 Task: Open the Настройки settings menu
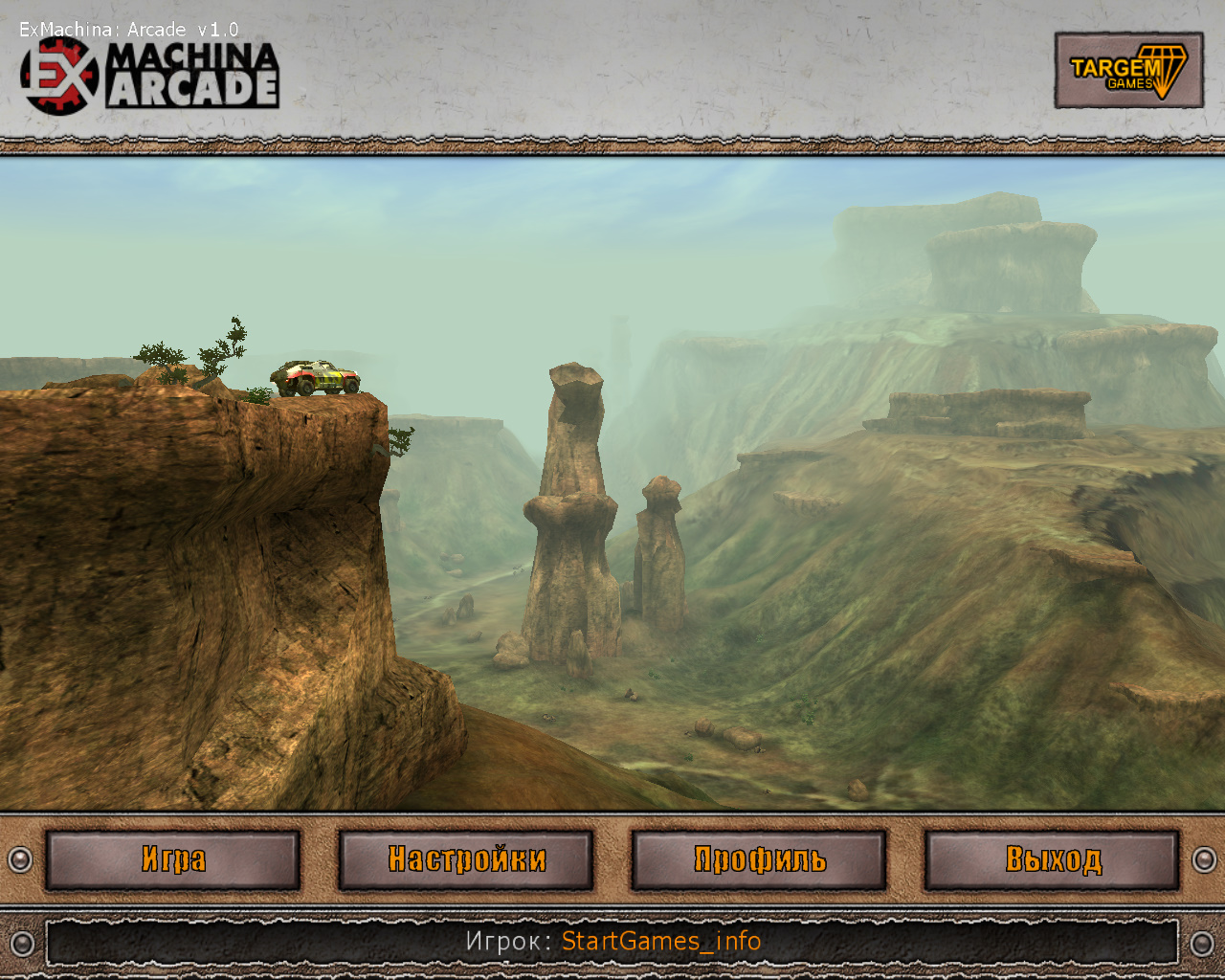[466, 859]
